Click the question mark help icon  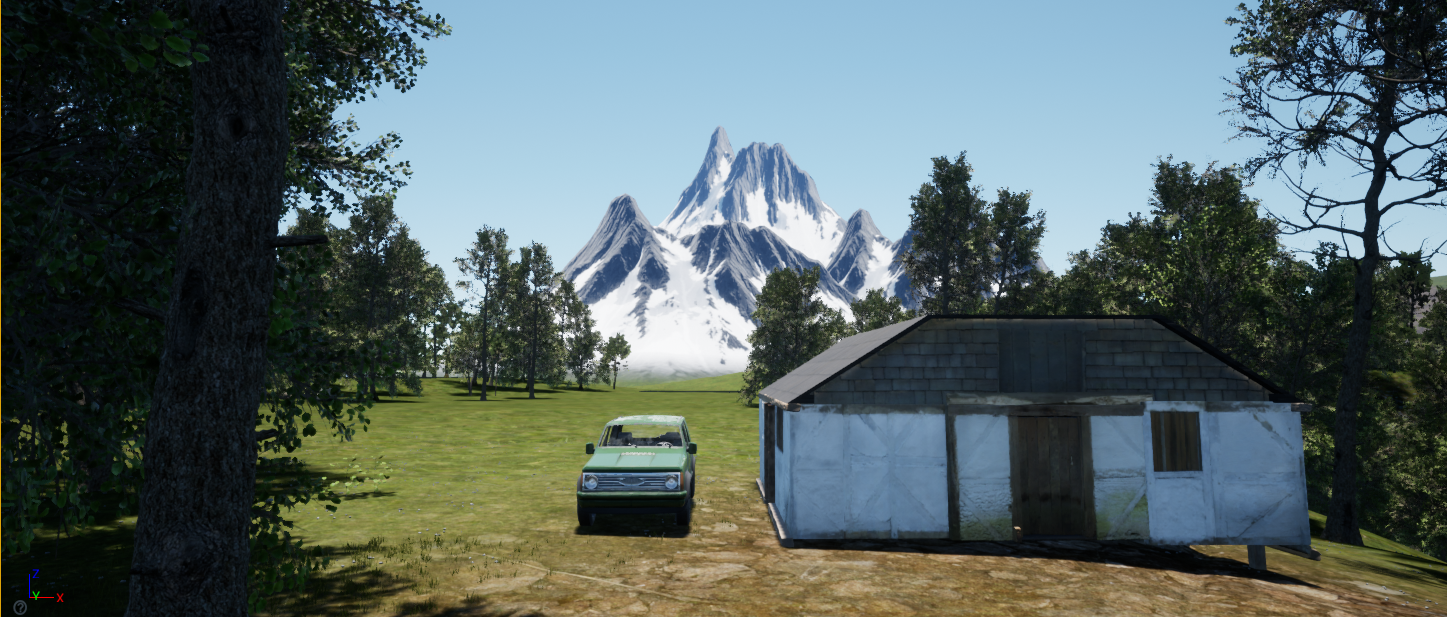(19, 607)
